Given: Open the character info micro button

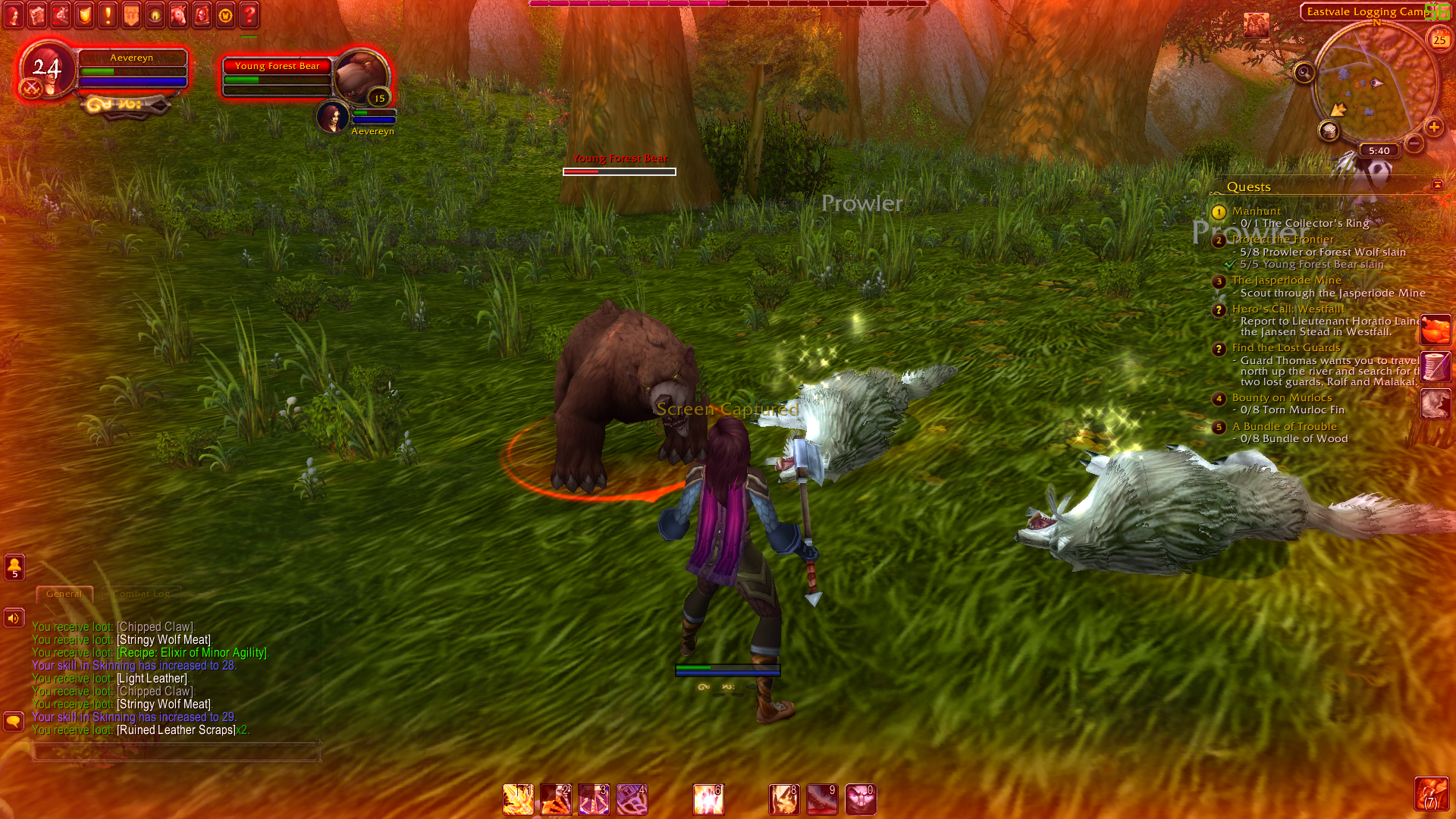Looking at the screenshot, I should tap(13, 15).
